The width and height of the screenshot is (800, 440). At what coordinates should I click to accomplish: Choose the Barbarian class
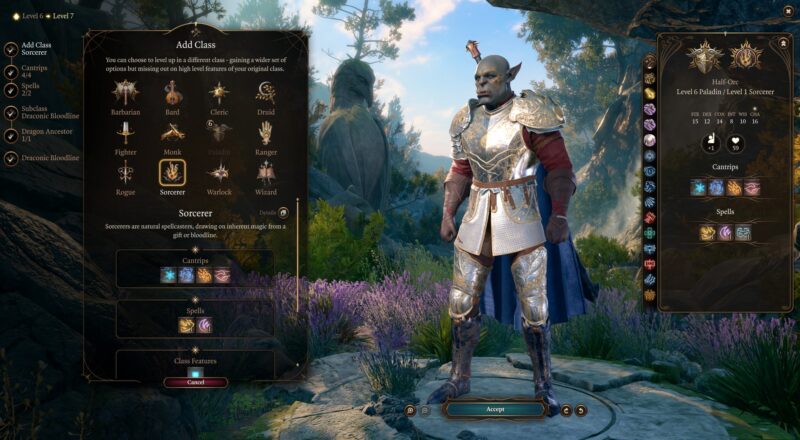tap(125, 94)
